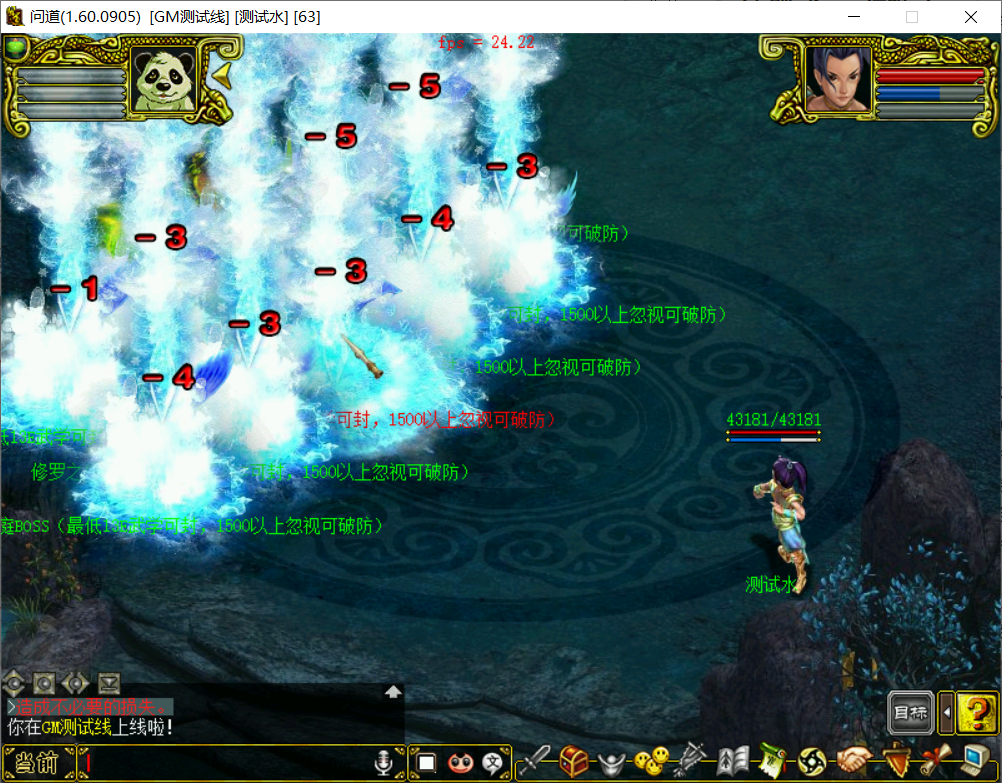Open the player character portrait
The width and height of the screenshot is (1002, 783).
pyautogui.click(x=836, y=78)
